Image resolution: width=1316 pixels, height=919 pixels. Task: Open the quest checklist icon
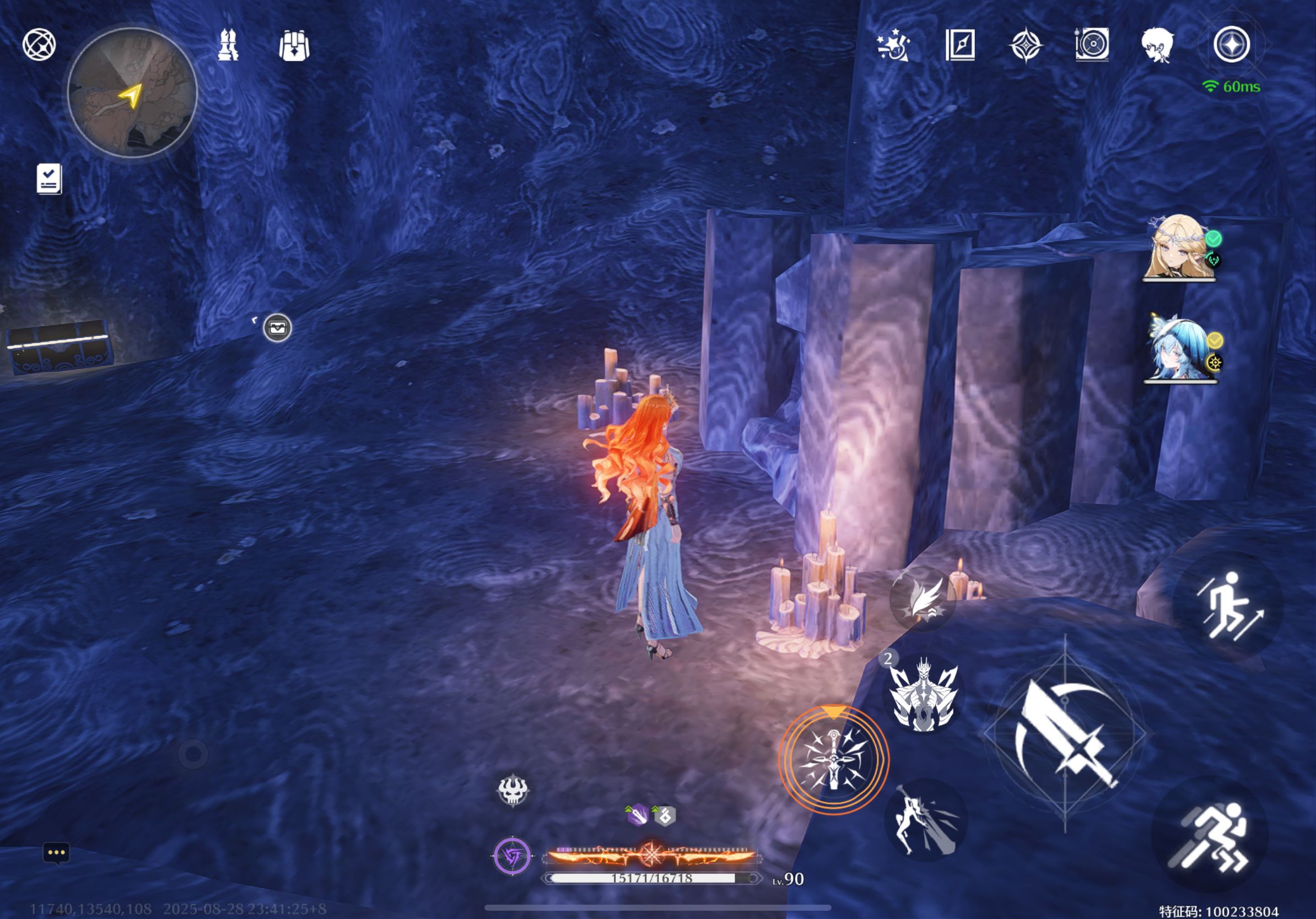(48, 179)
